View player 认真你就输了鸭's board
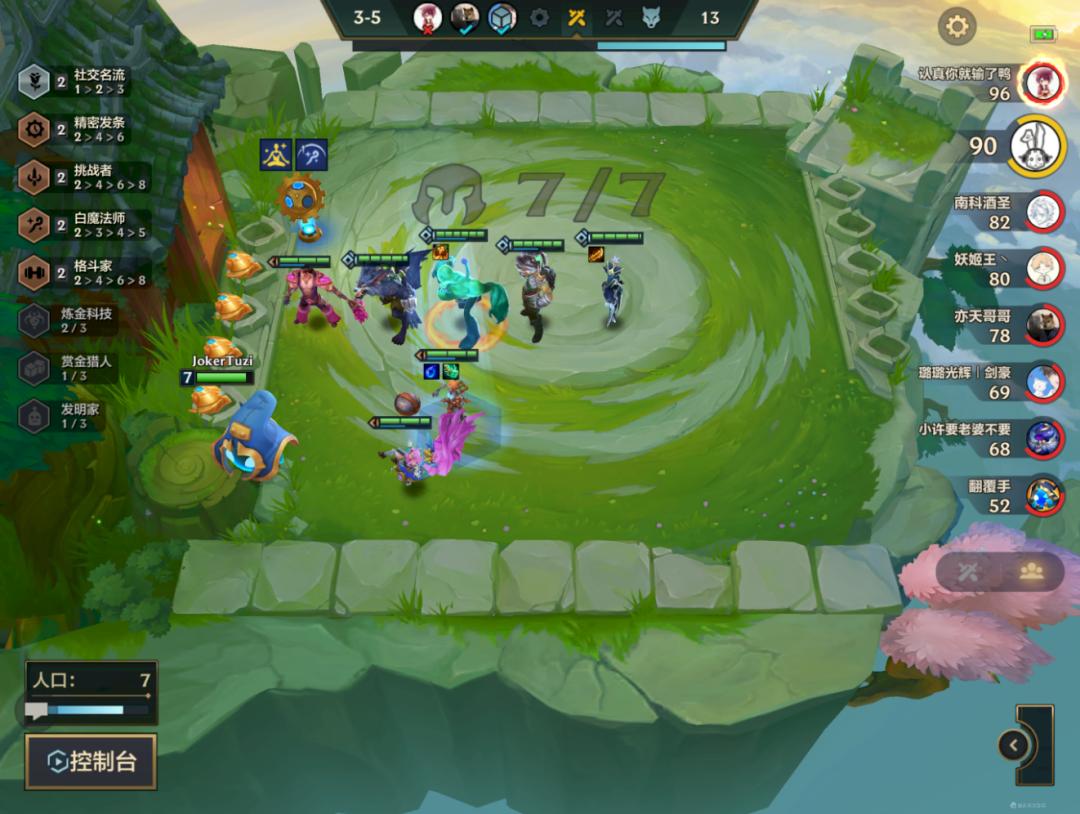 tap(990, 83)
